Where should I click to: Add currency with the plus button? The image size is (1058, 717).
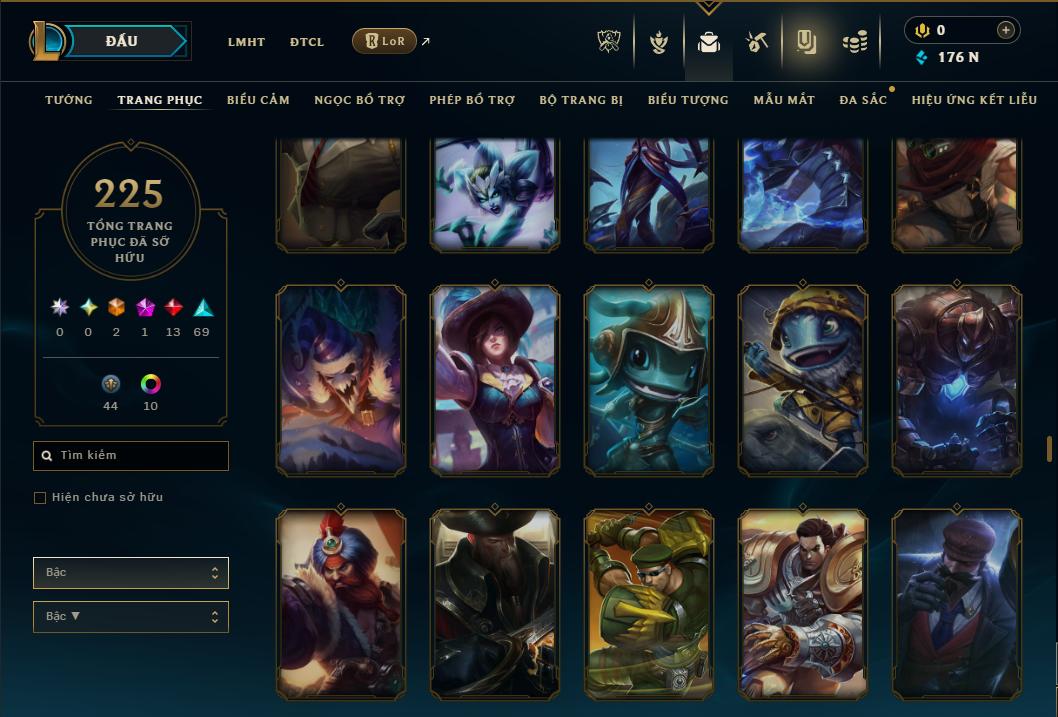[x=1005, y=30]
